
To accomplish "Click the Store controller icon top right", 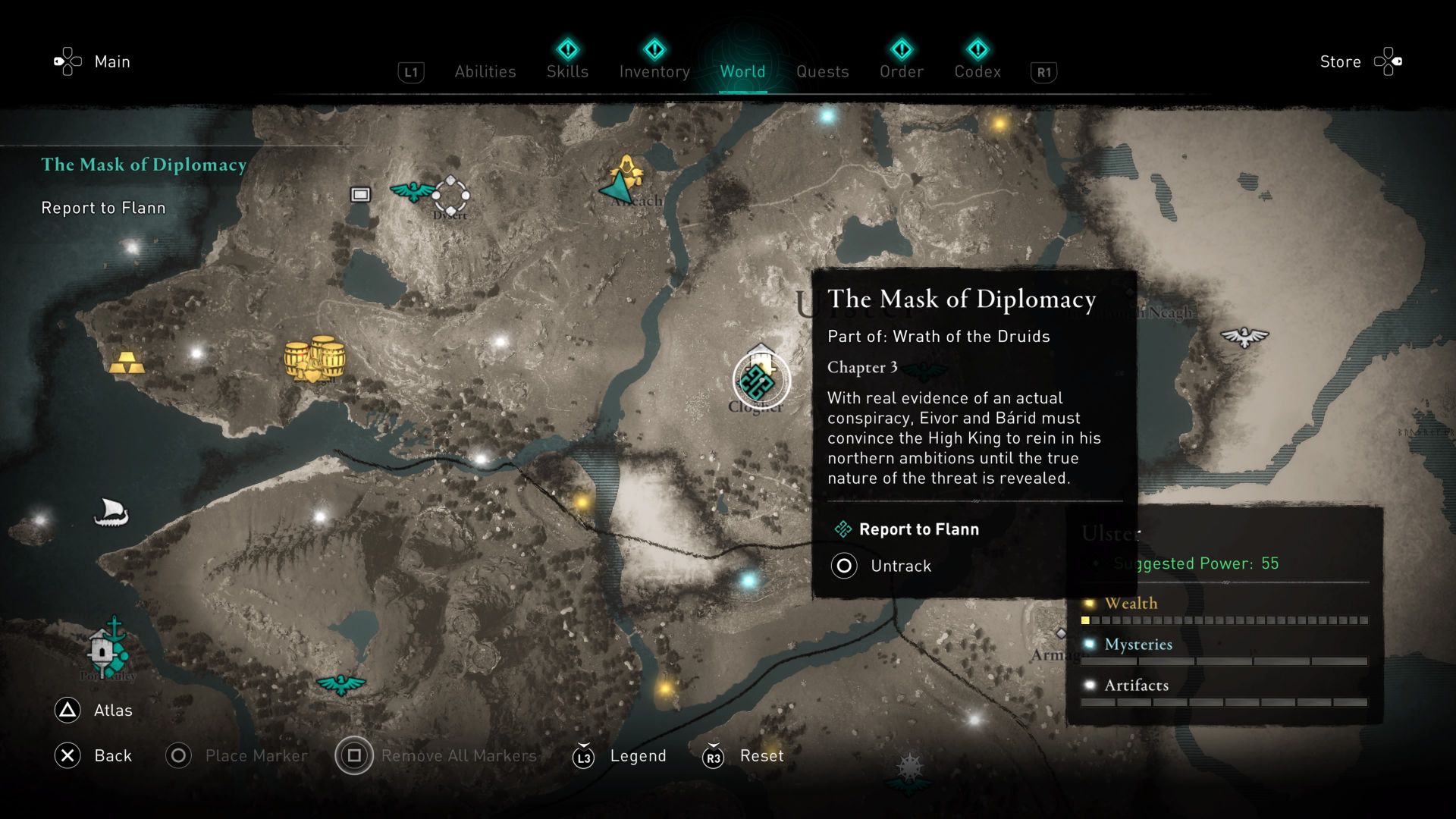I will [x=1389, y=61].
